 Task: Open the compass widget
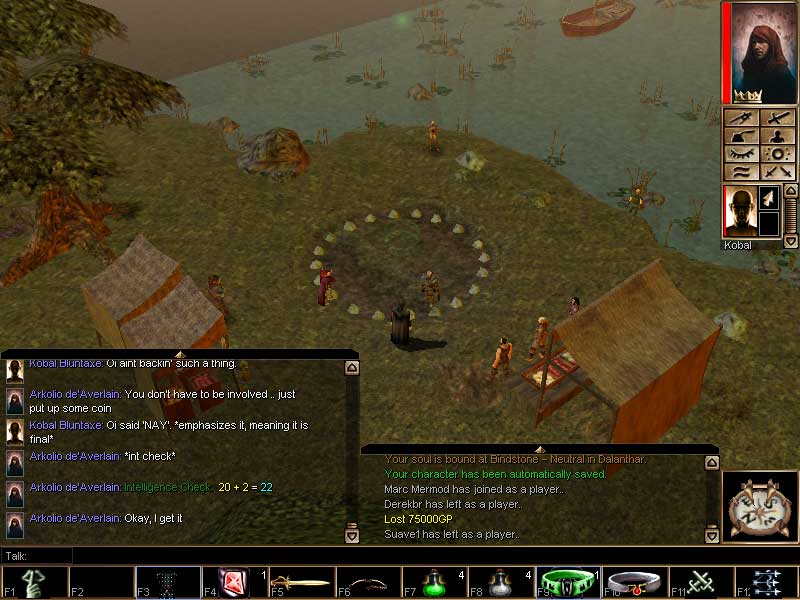(759, 506)
